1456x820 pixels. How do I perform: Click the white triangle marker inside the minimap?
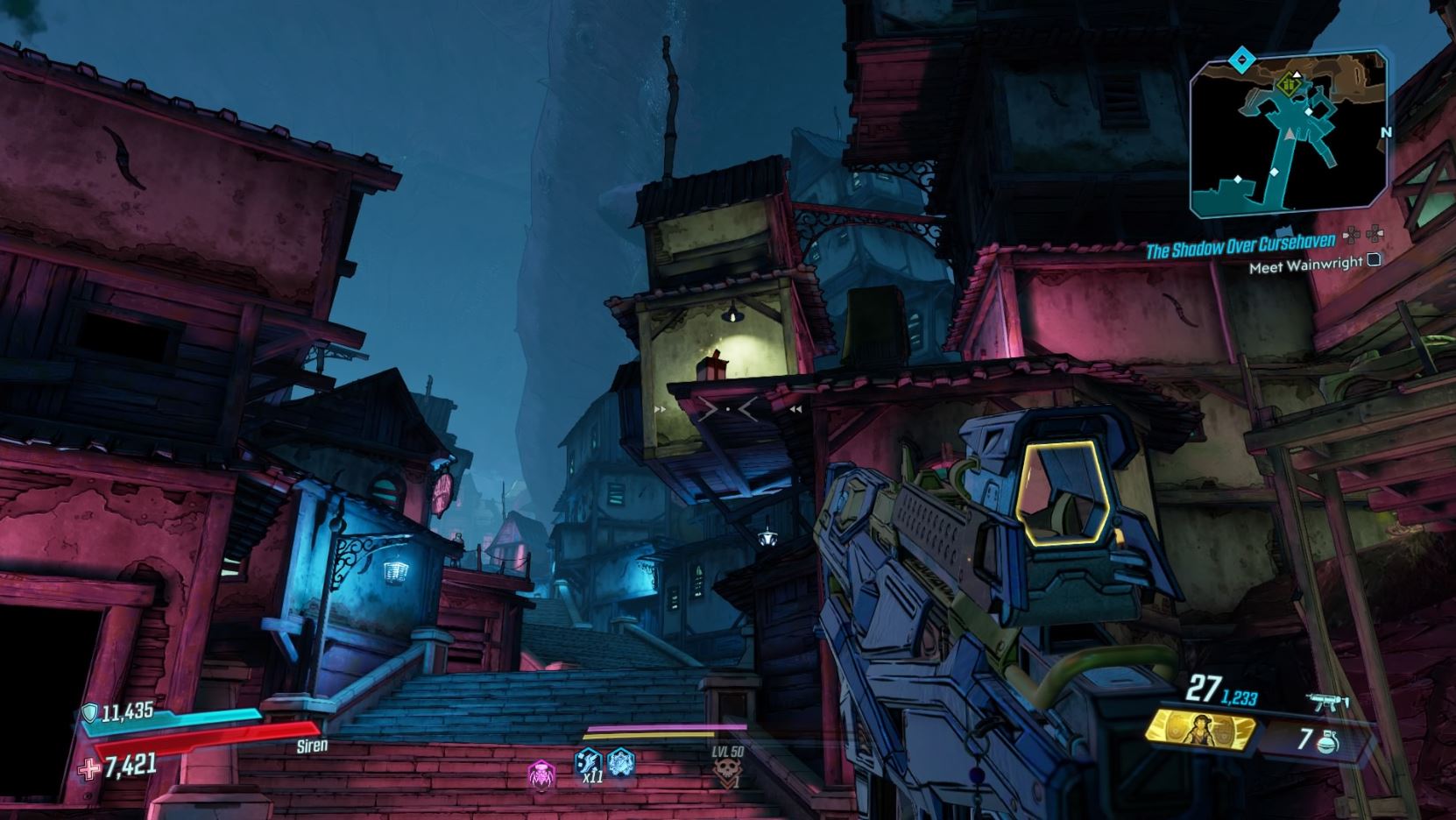coord(1297,75)
